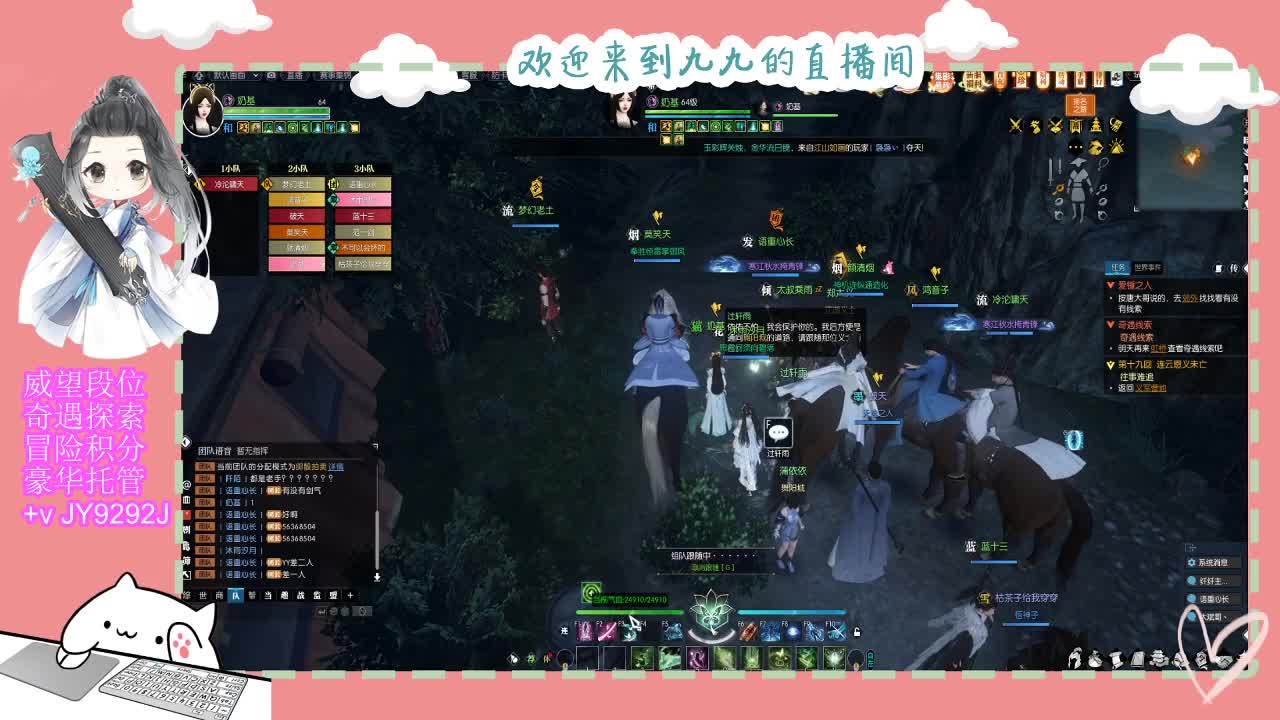Click the + to add a chat channel tab
Screen dimensions: 1280x720
click(x=350, y=595)
